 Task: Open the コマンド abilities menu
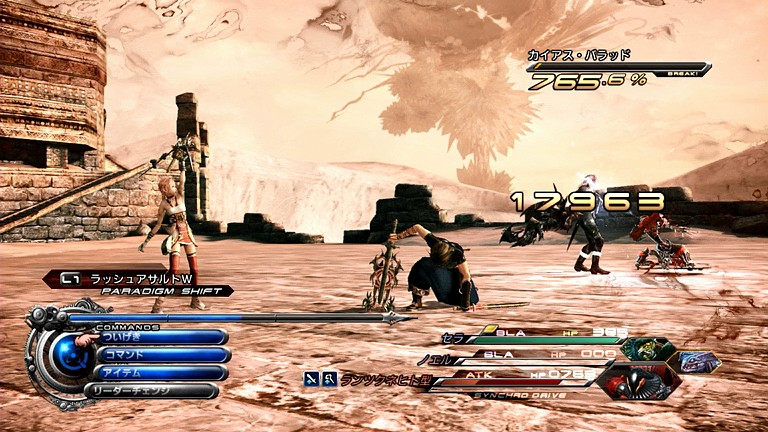pyautogui.click(x=160, y=355)
